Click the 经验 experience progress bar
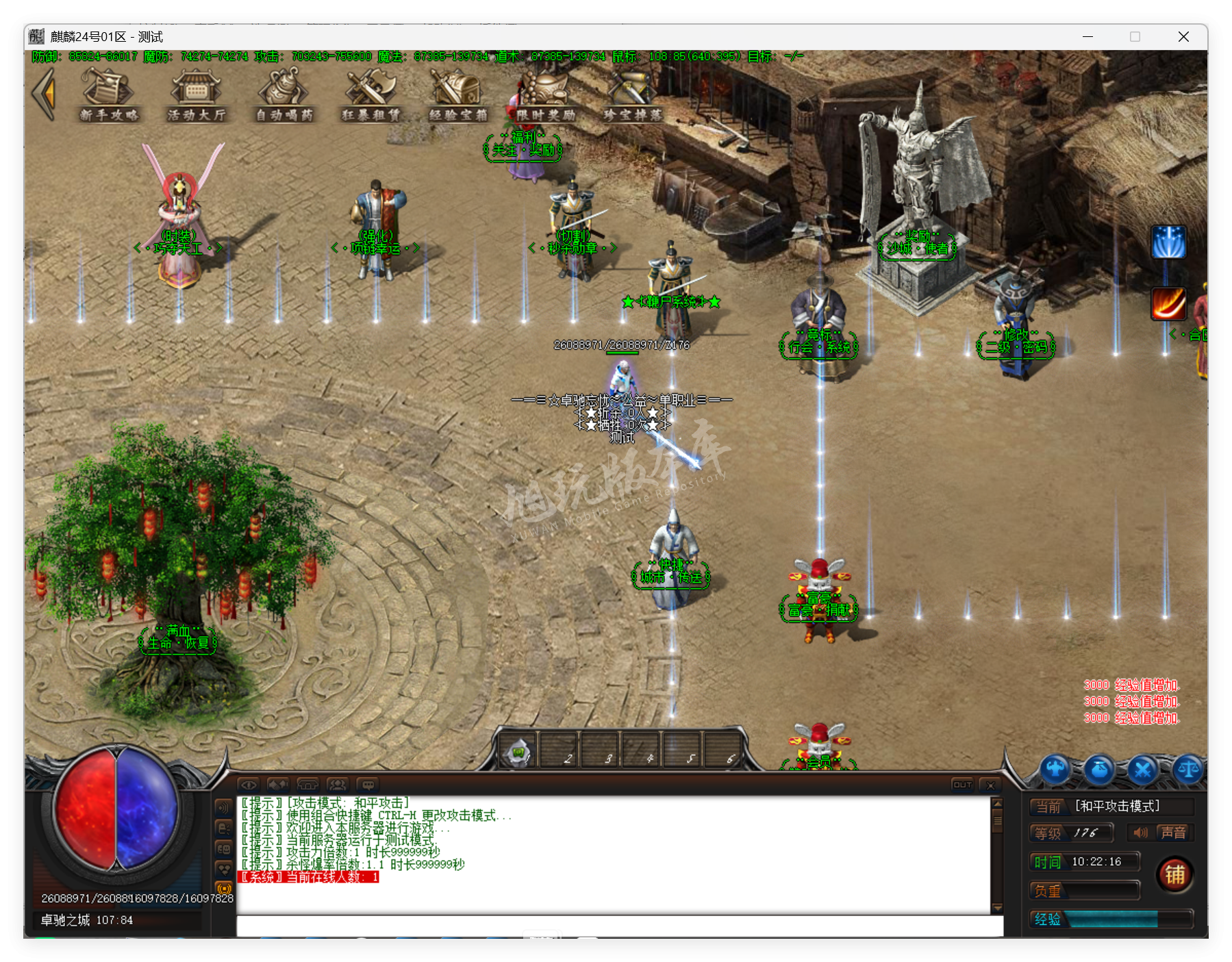1232x962 pixels. pos(1116,920)
